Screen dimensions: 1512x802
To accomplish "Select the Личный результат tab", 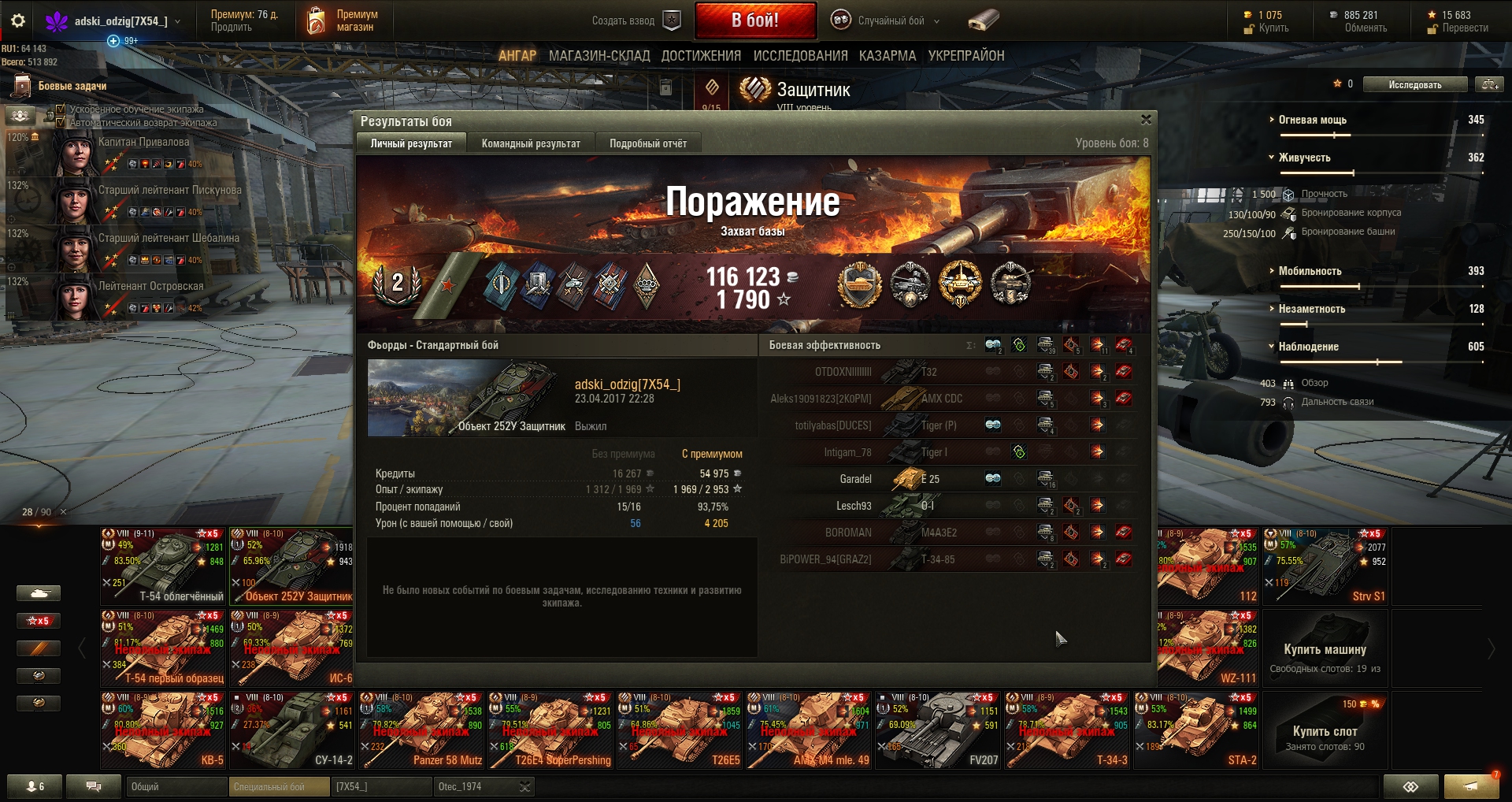I will click(x=411, y=143).
